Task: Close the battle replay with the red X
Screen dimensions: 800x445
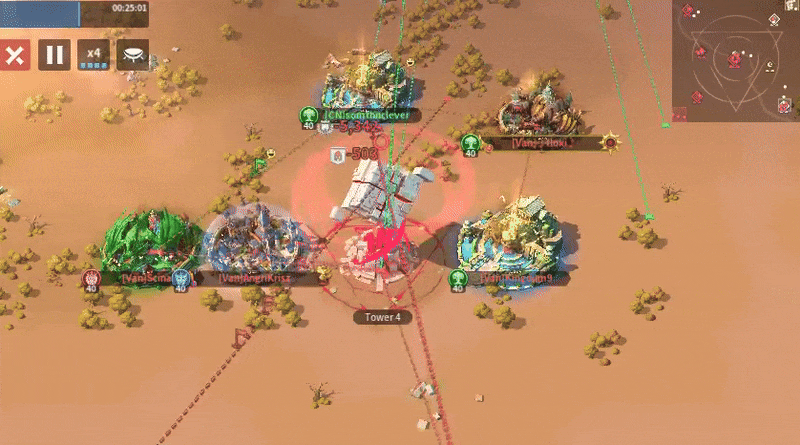Action: tap(14, 56)
